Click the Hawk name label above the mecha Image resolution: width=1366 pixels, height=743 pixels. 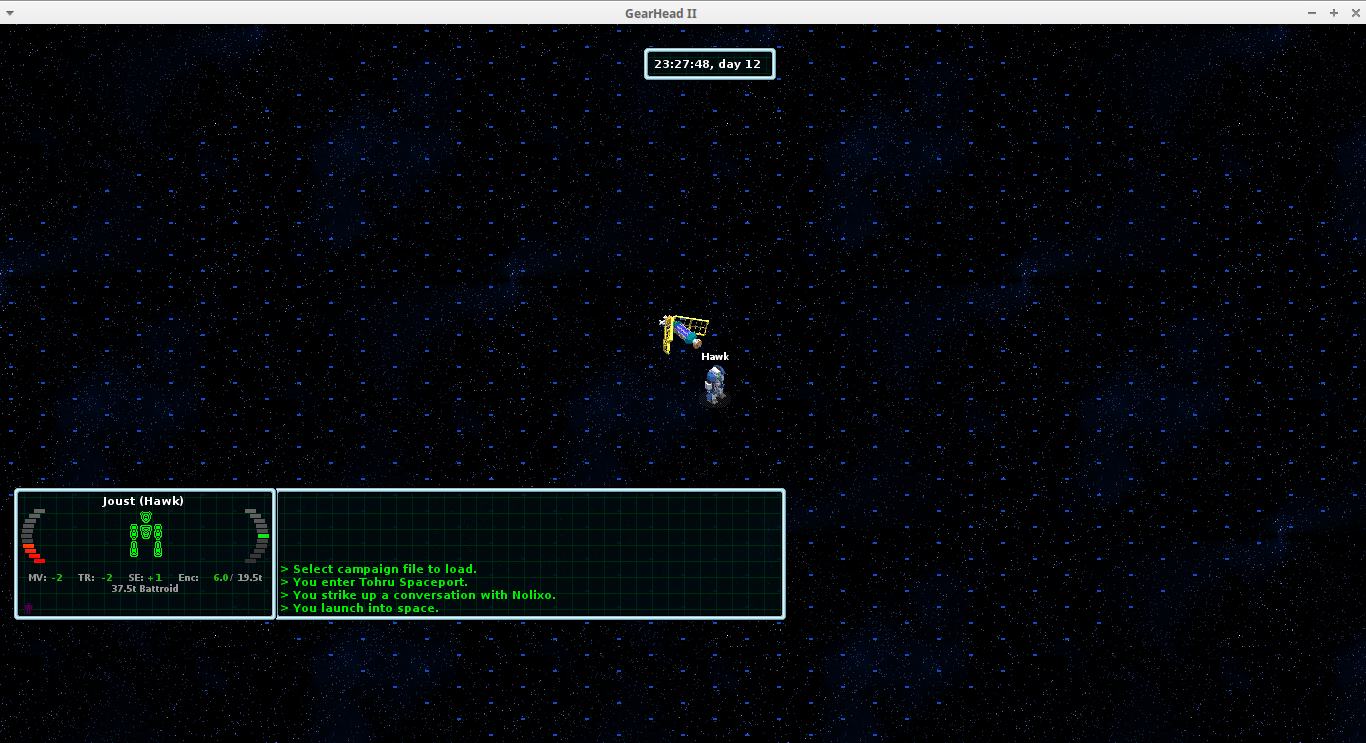coord(715,356)
